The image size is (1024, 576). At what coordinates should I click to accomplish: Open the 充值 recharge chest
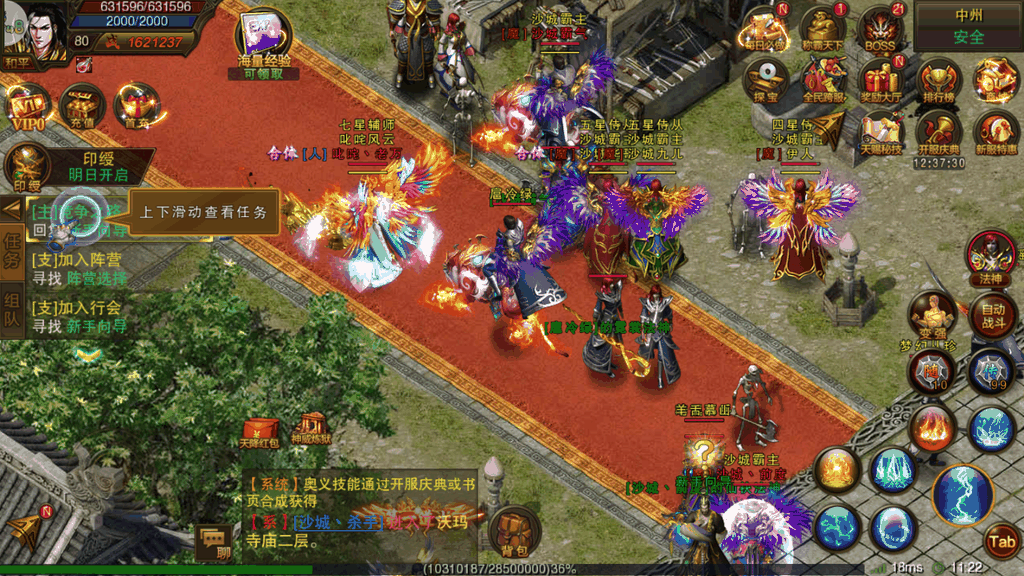point(82,105)
